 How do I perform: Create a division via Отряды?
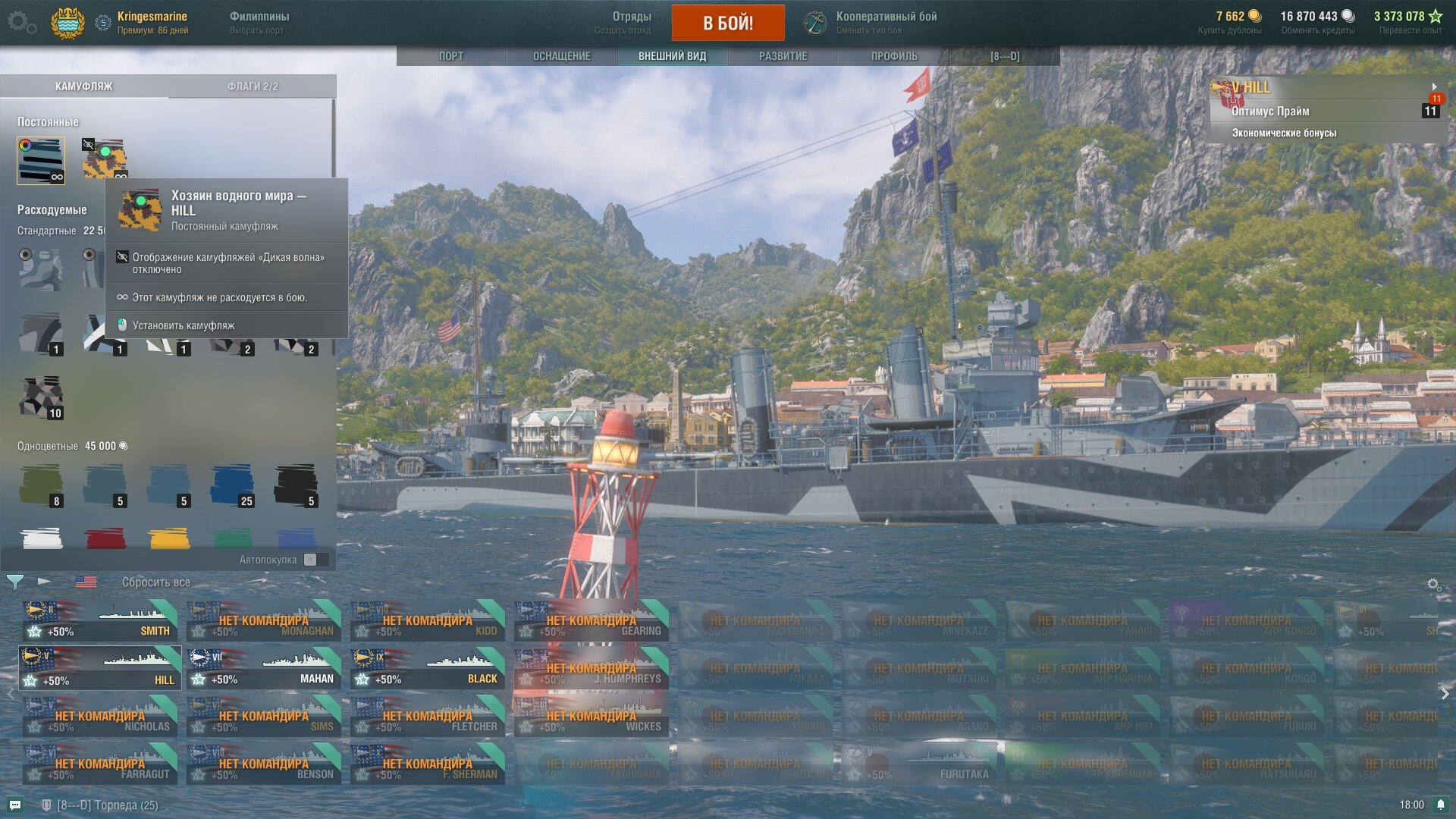[x=623, y=23]
